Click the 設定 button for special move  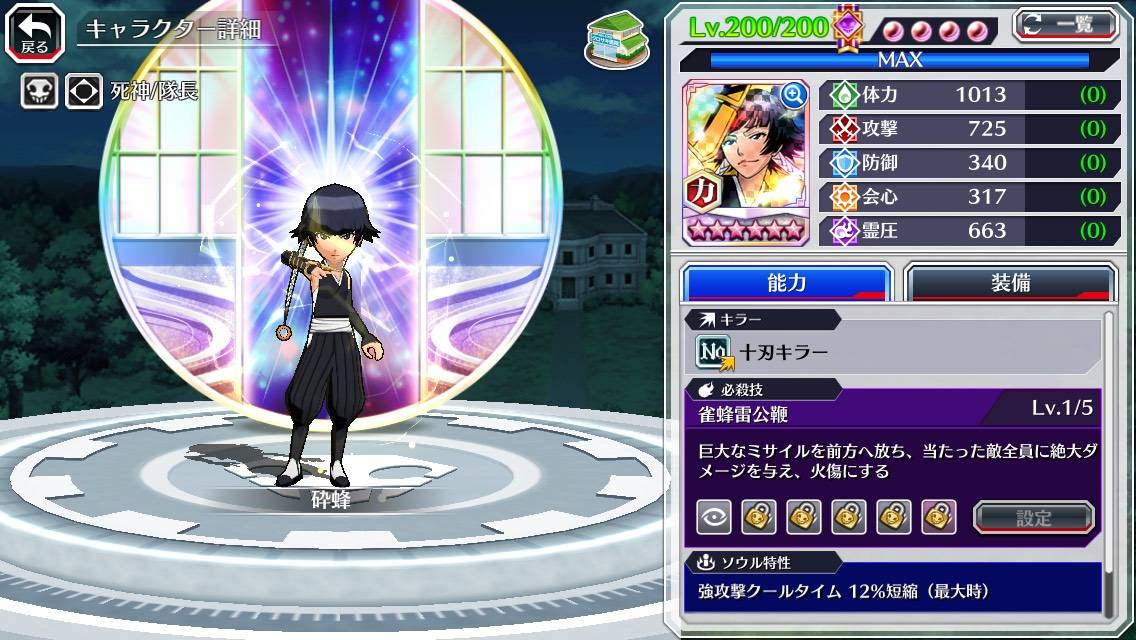pyautogui.click(x=1034, y=517)
